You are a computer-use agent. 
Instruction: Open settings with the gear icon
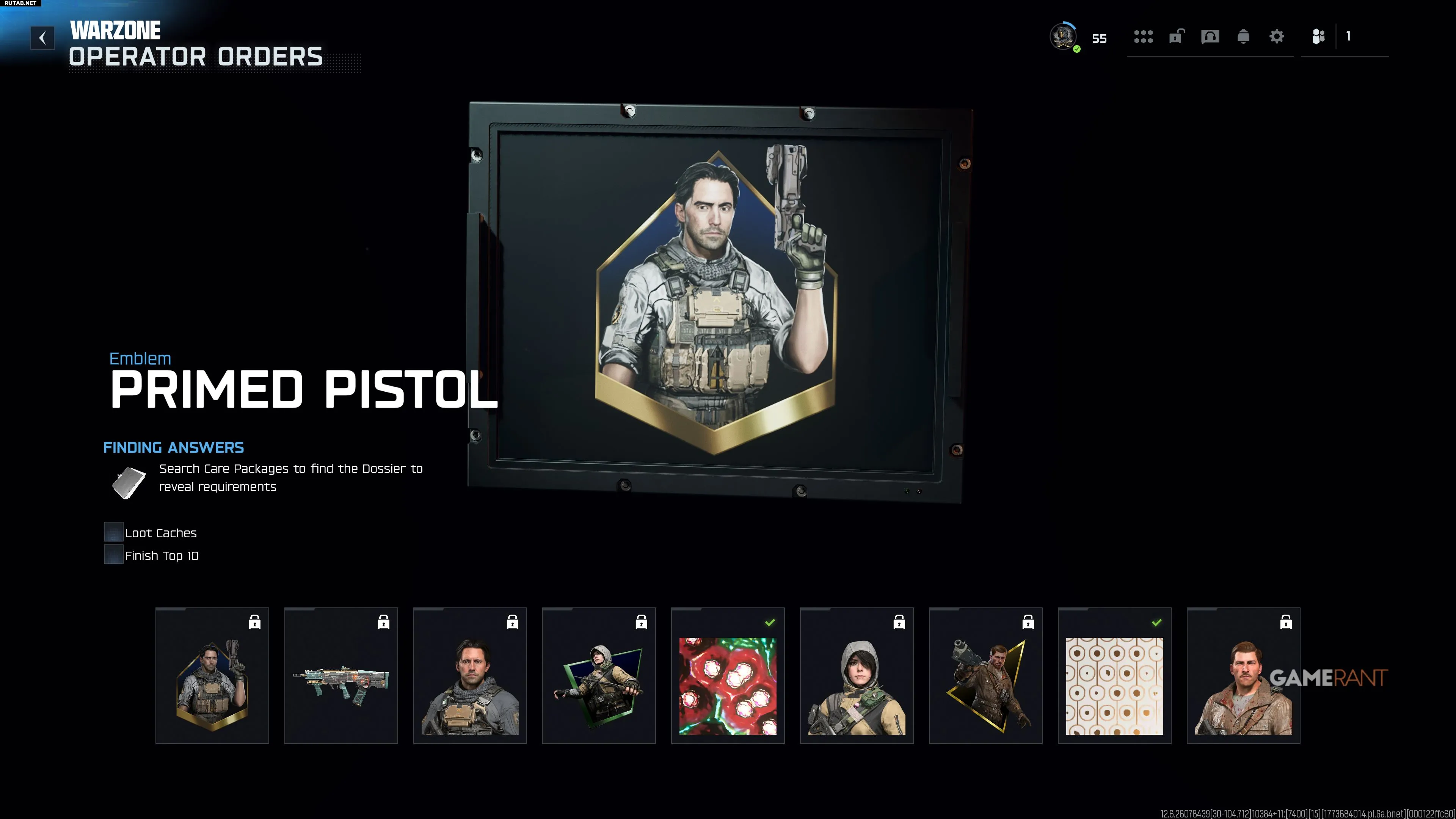[1276, 37]
